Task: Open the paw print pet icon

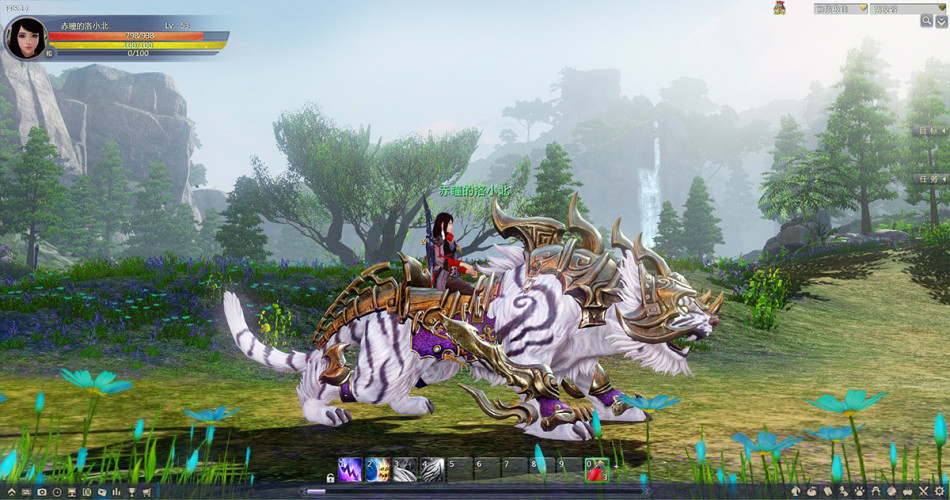Action: point(858,492)
